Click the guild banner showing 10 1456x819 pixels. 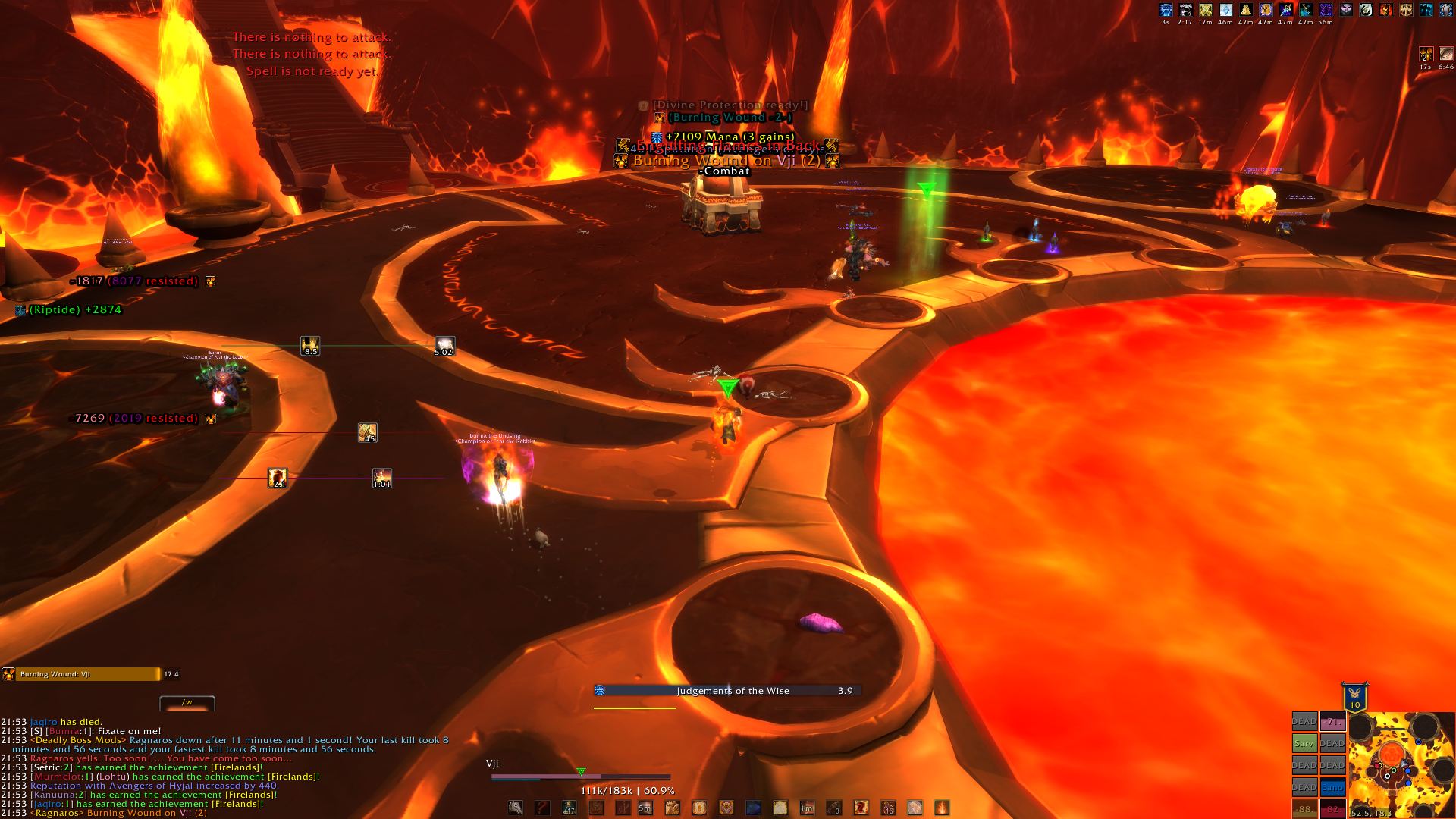1355,698
